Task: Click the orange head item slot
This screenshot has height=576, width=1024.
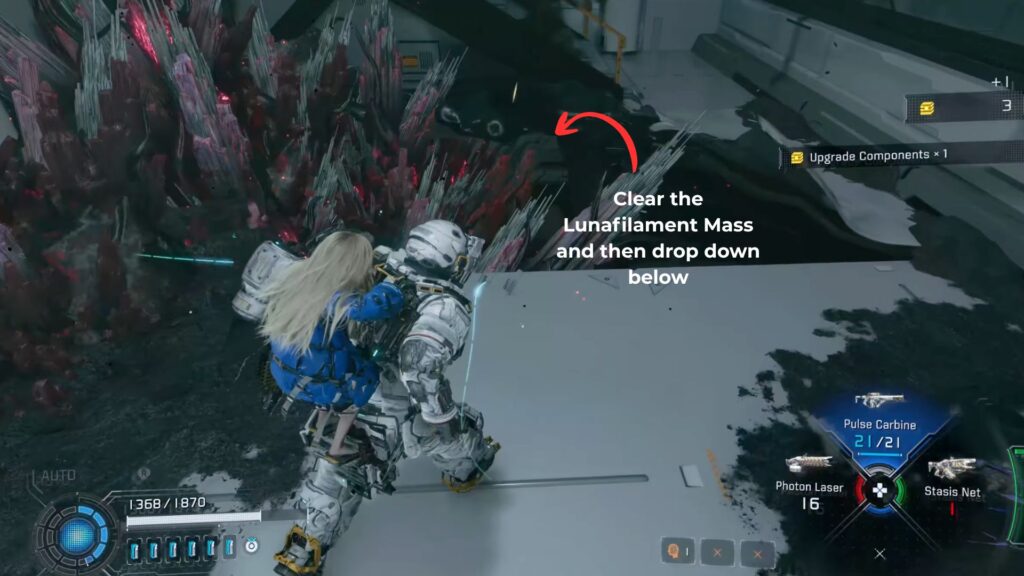Action: (x=678, y=550)
